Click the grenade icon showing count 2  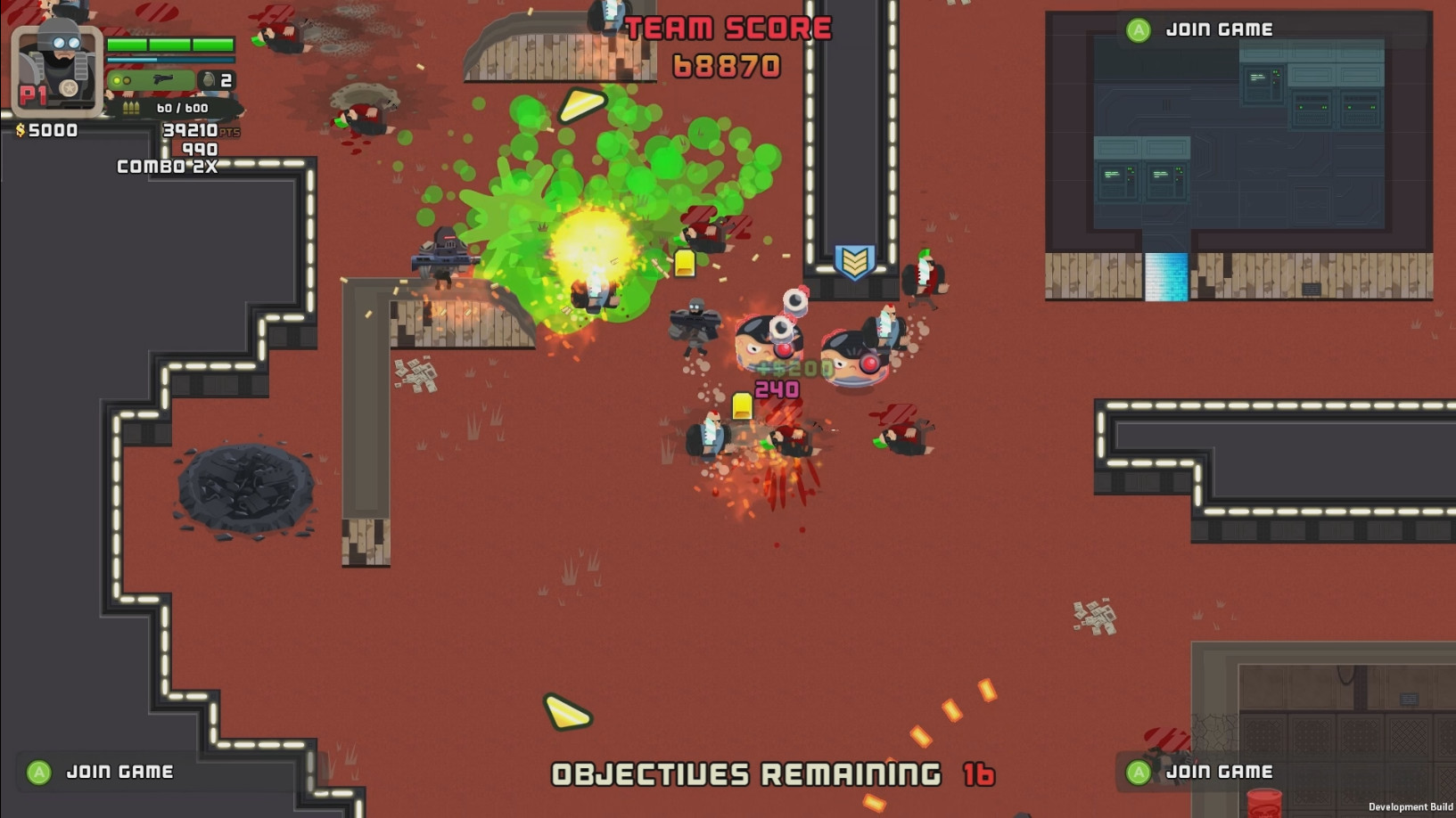208,78
